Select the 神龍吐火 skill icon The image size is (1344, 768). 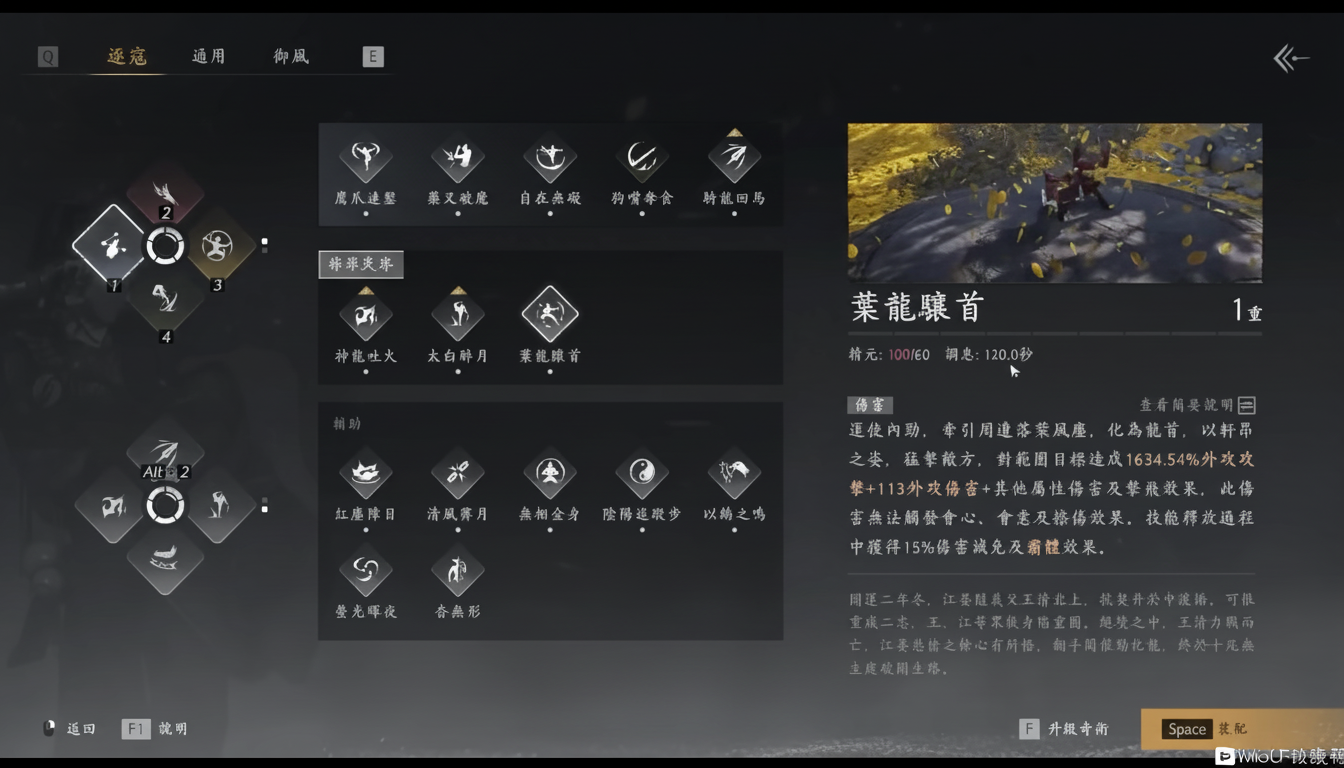click(365, 313)
